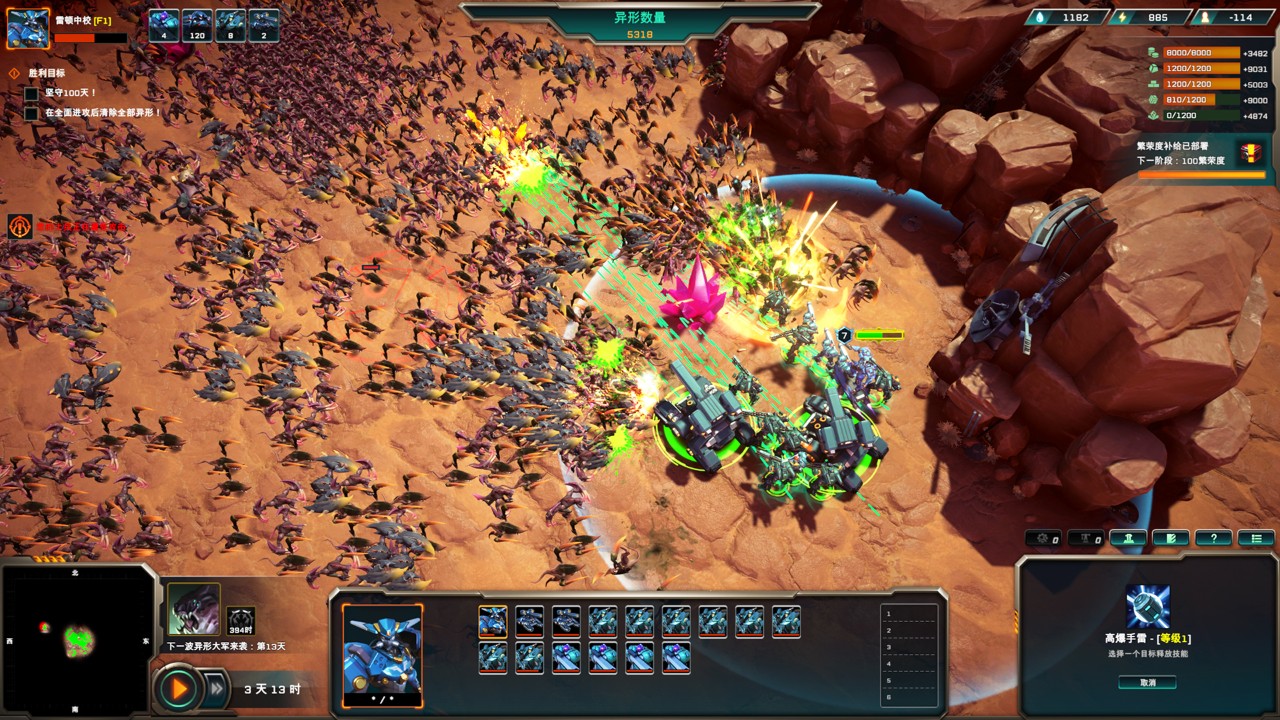Click the unit group icon showing 2

point(264,25)
